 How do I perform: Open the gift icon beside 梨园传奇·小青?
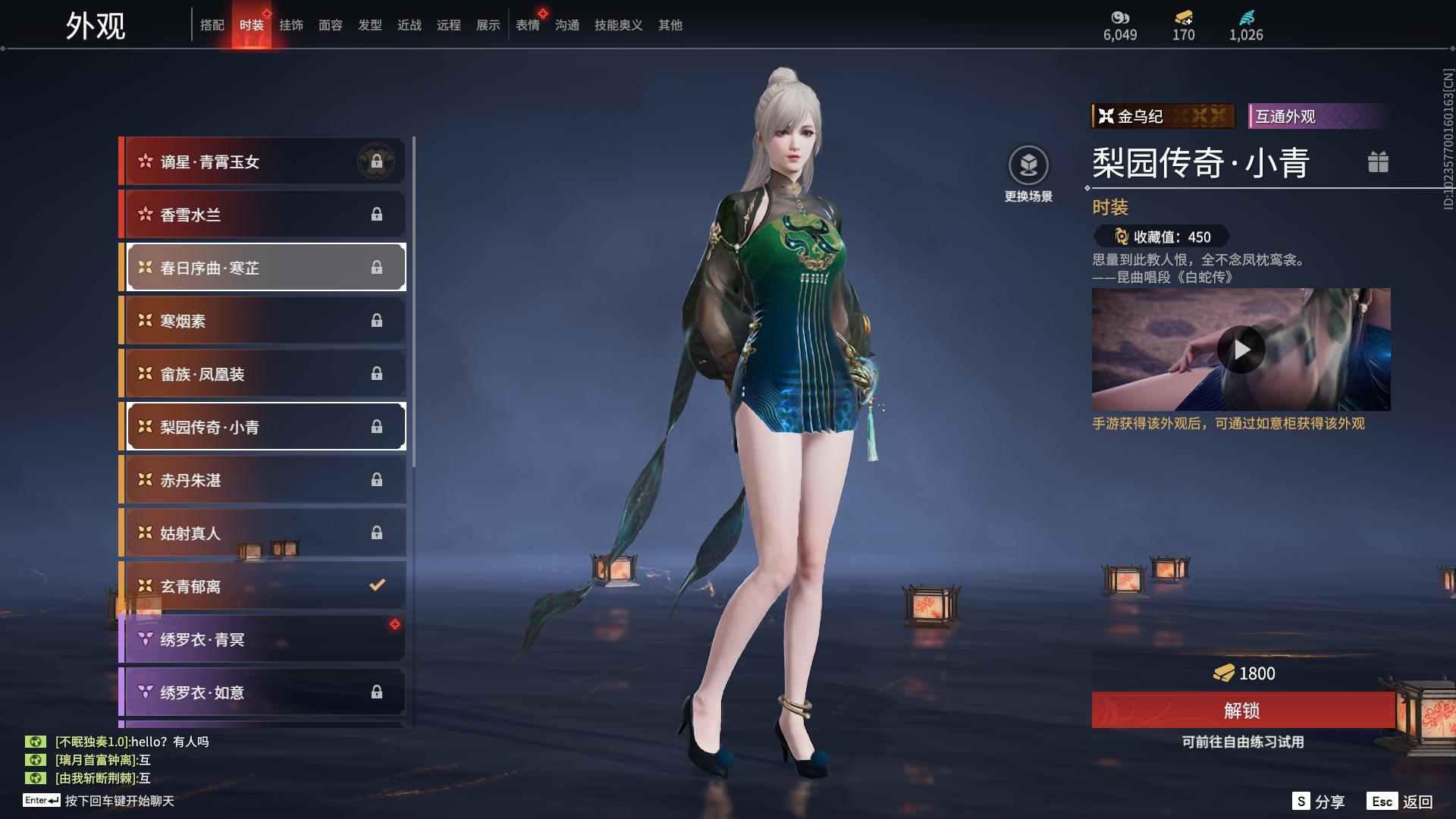1379,162
